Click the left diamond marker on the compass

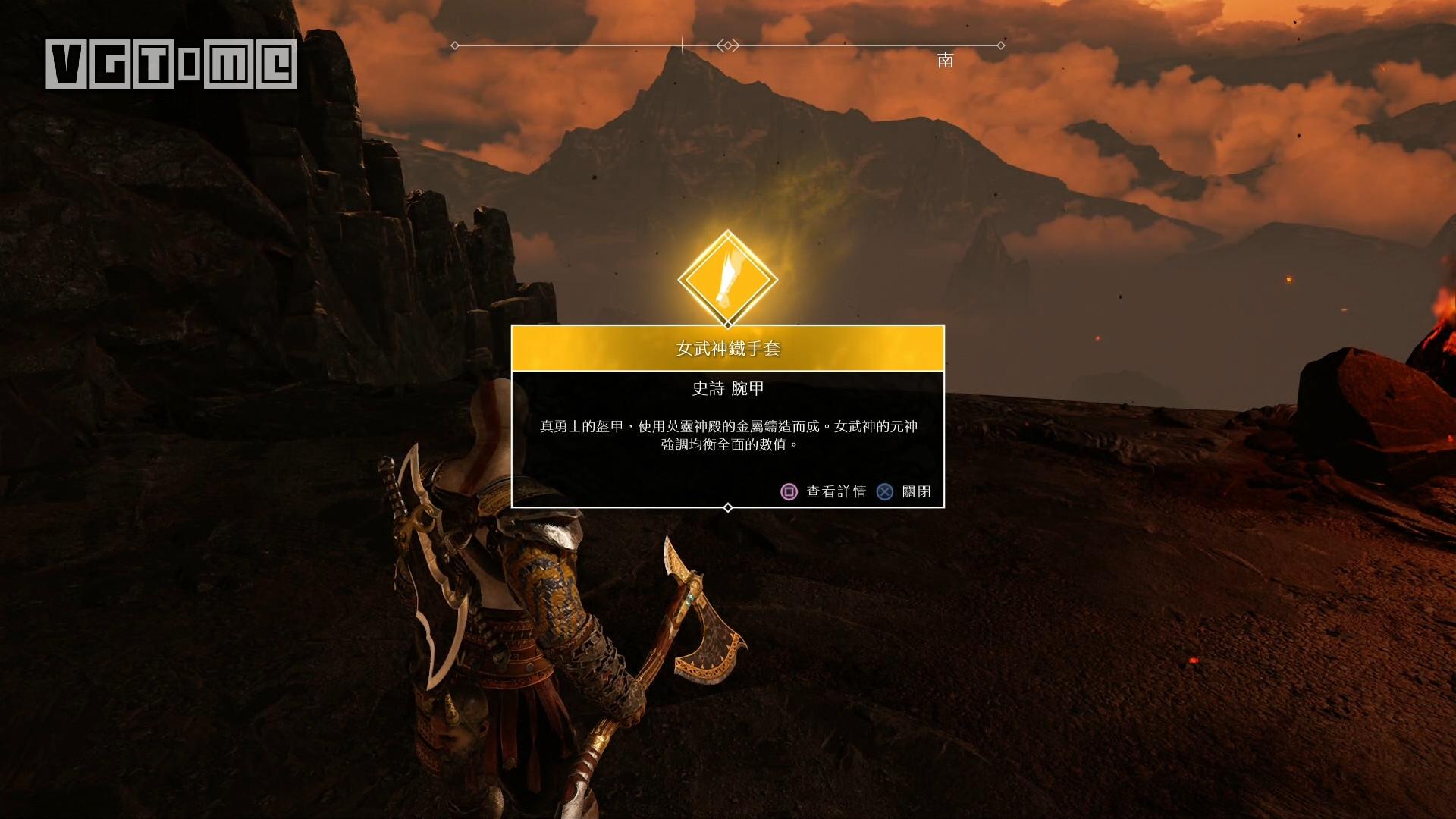(453, 45)
